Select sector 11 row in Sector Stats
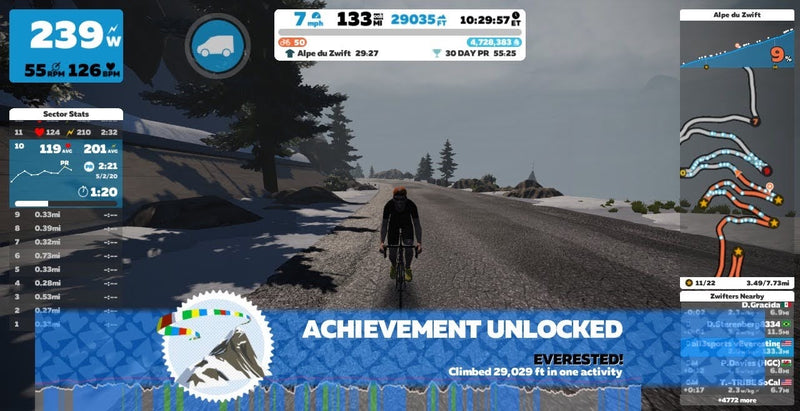Viewport: 800px width, 411px height. point(66,131)
